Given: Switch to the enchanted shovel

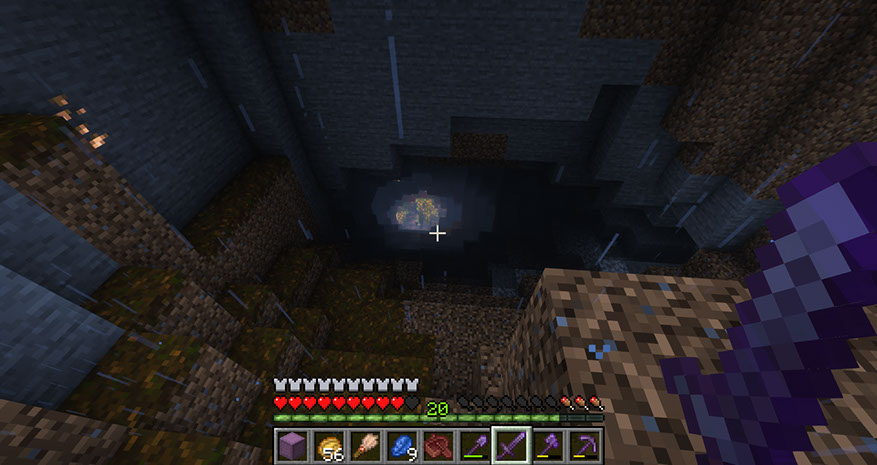Looking at the screenshot, I should coord(475,446).
